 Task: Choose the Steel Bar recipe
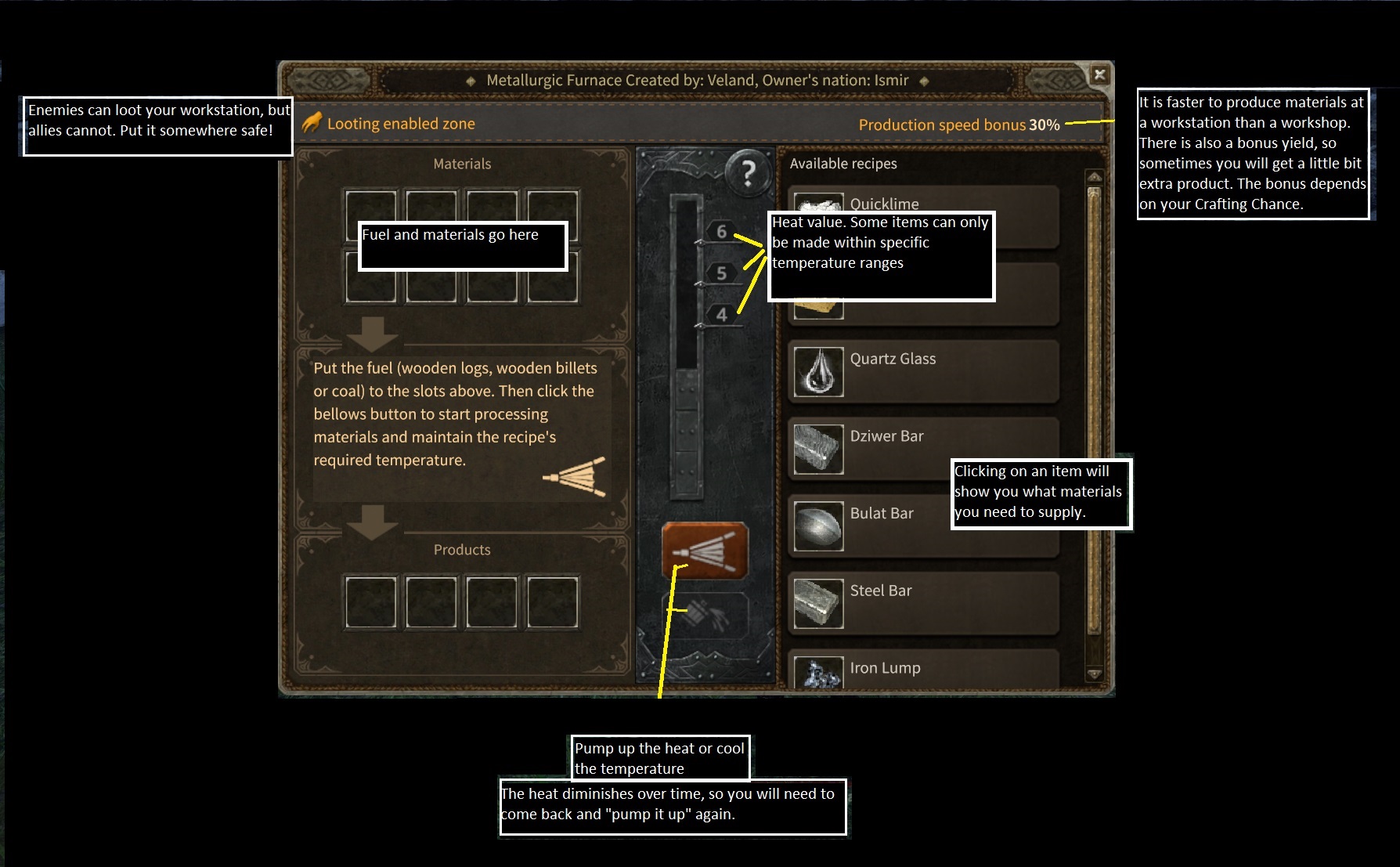[924, 602]
